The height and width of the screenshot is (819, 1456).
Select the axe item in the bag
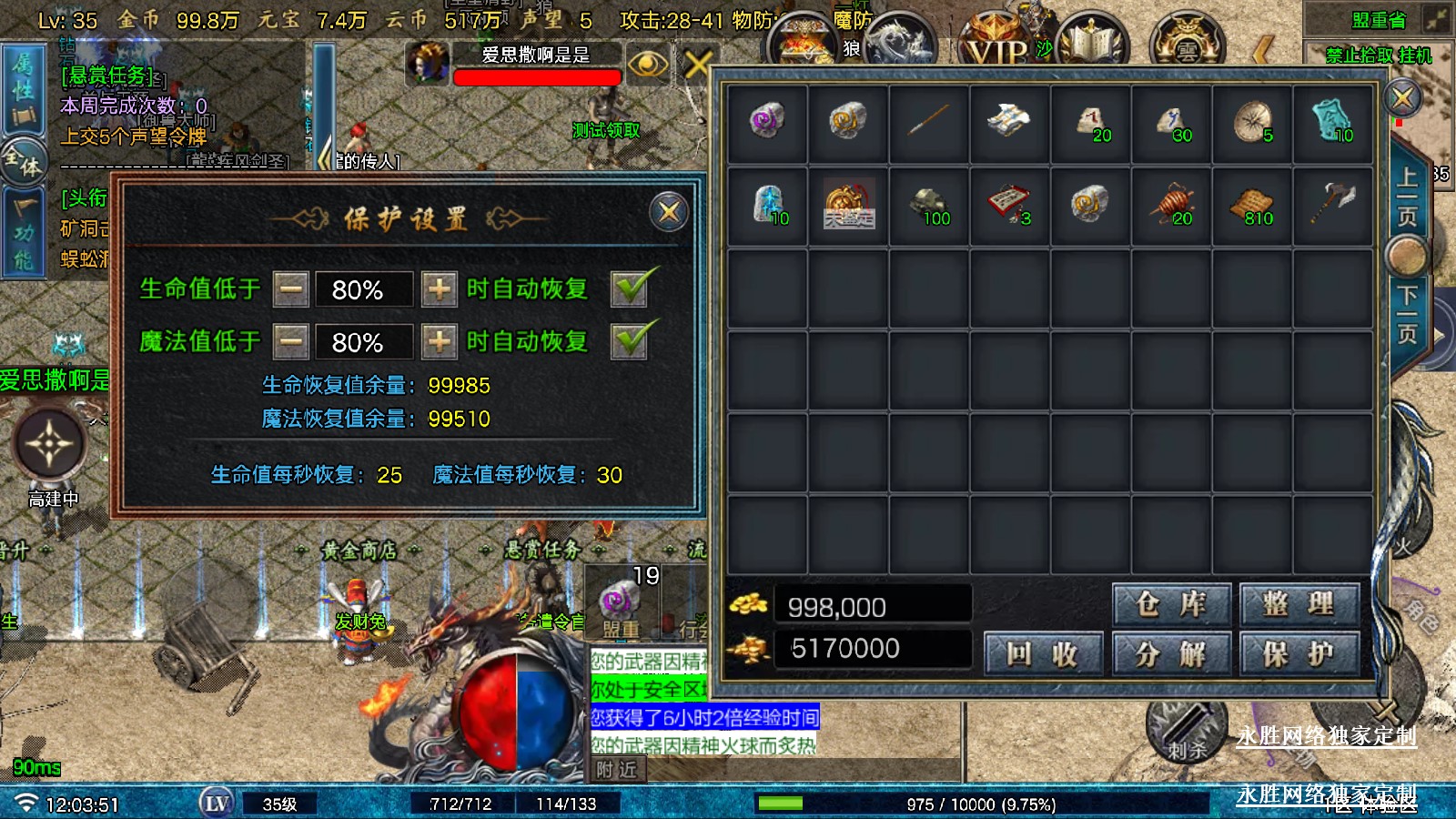click(x=1332, y=204)
